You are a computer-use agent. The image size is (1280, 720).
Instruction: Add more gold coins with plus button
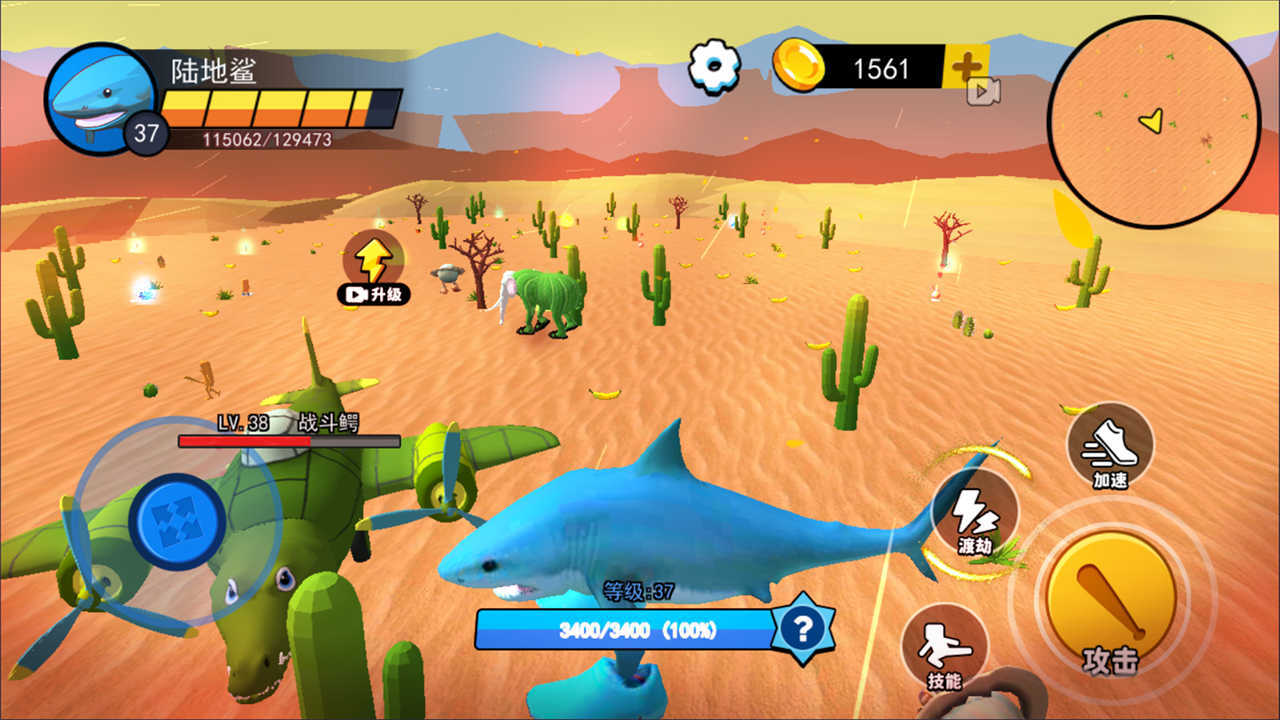966,67
